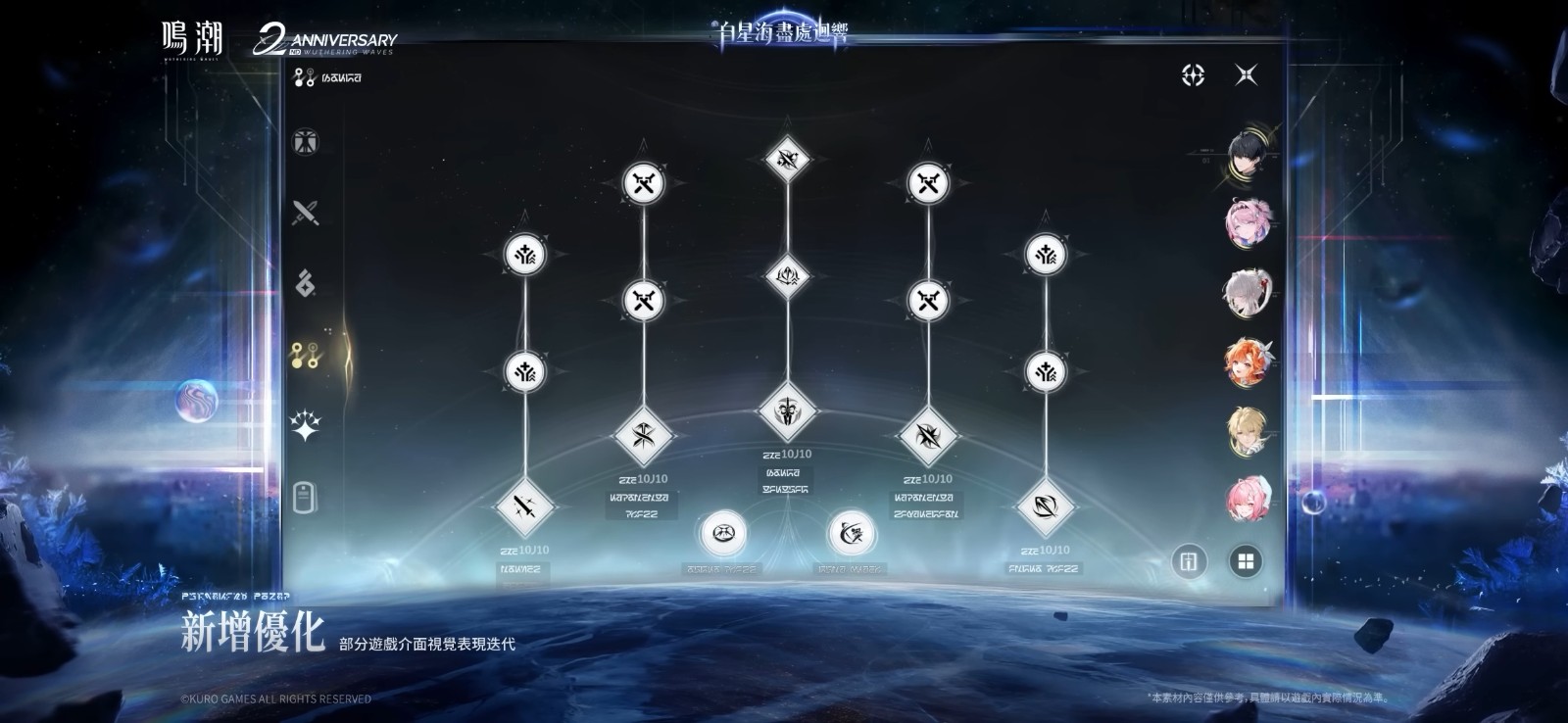Enable the rightmost branch's leaf diamond node
The height and width of the screenshot is (723, 1568).
click(x=1045, y=506)
